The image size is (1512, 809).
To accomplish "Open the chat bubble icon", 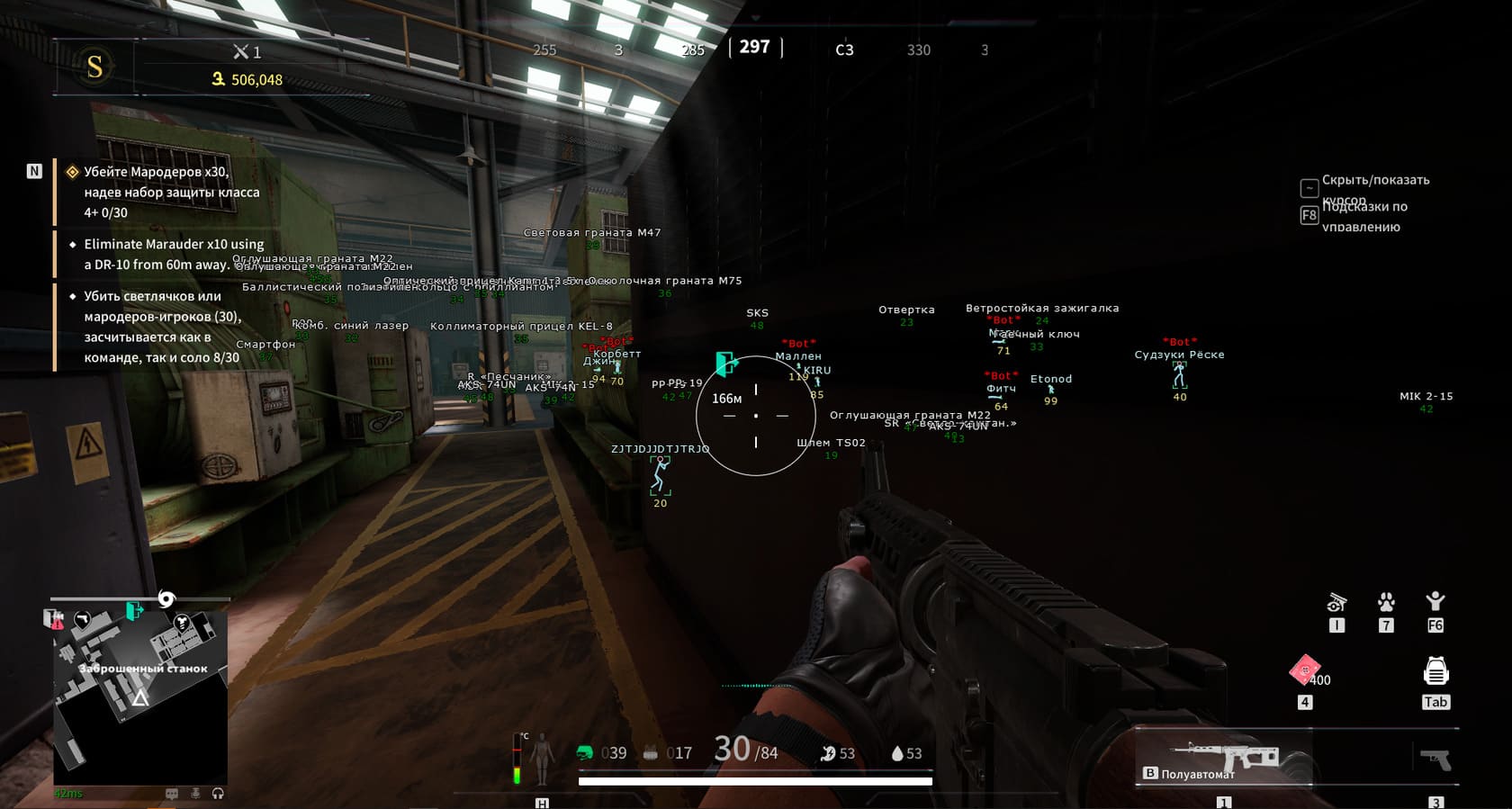I will [172, 794].
